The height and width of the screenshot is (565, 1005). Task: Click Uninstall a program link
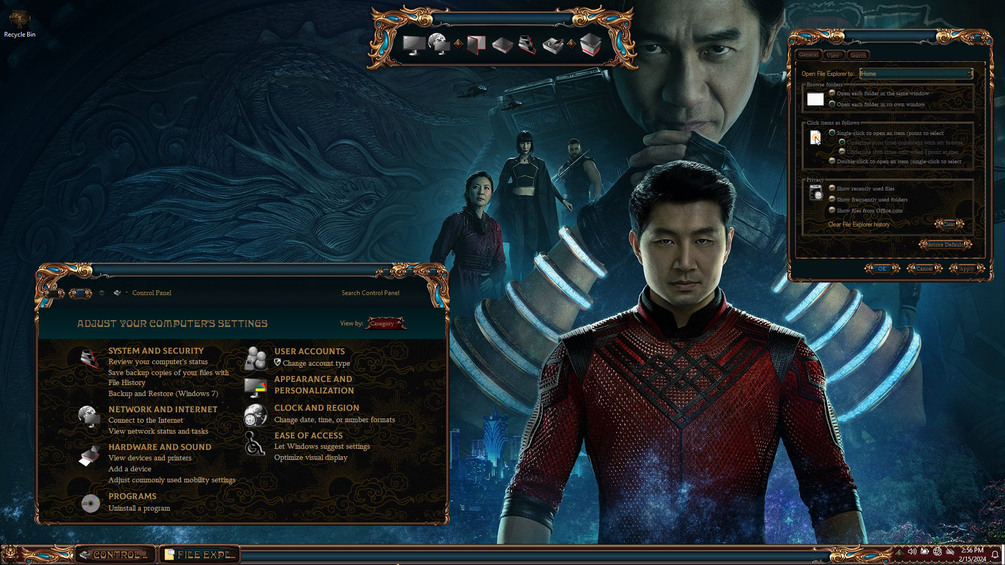[139, 508]
